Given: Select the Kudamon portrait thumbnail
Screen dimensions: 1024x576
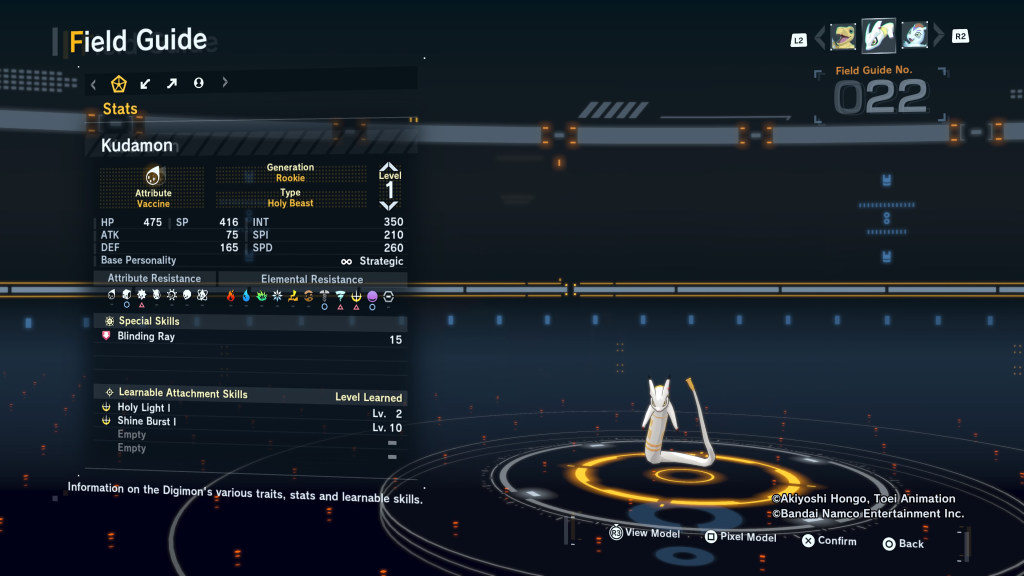Looking at the screenshot, I should click(x=879, y=36).
